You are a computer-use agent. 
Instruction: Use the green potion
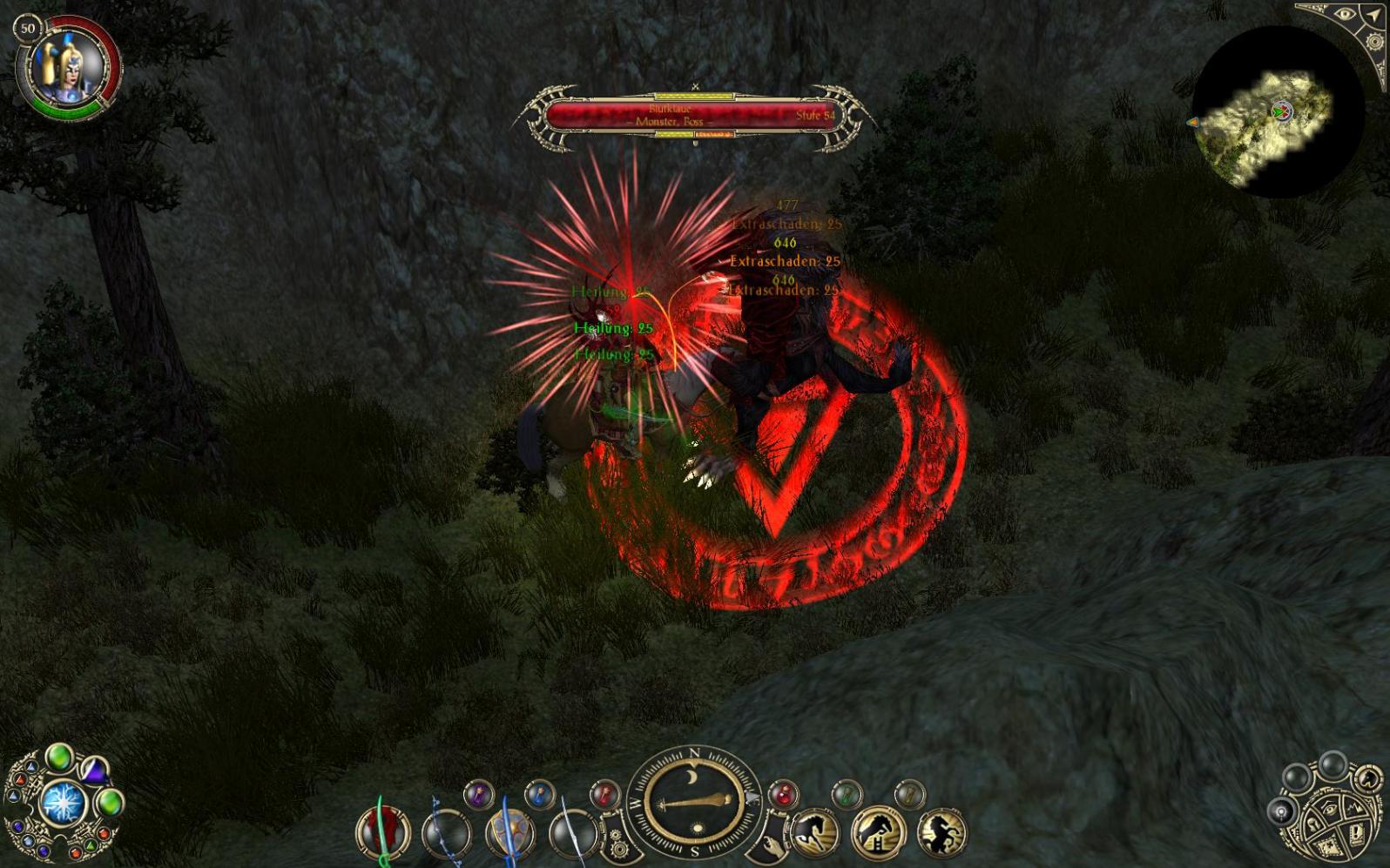click(846, 794)
